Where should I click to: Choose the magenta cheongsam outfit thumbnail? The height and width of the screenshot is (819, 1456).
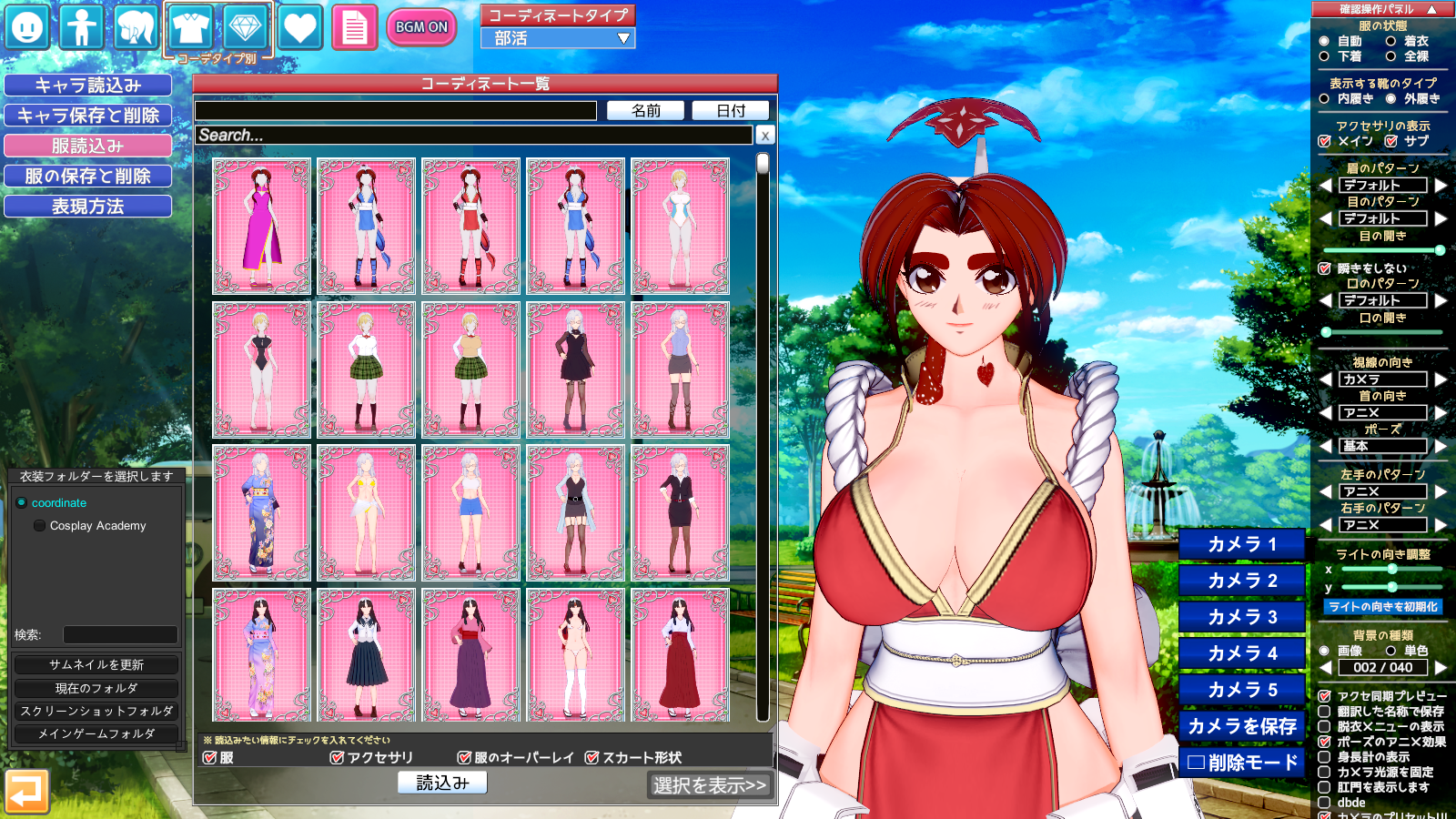262,226
